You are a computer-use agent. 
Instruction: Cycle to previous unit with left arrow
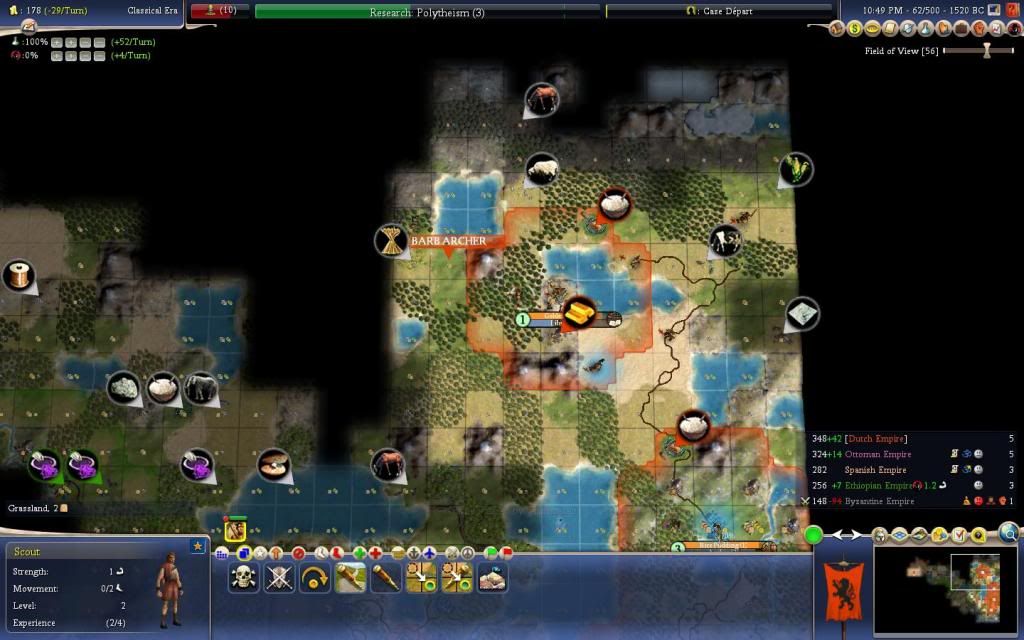click(835, 535)
